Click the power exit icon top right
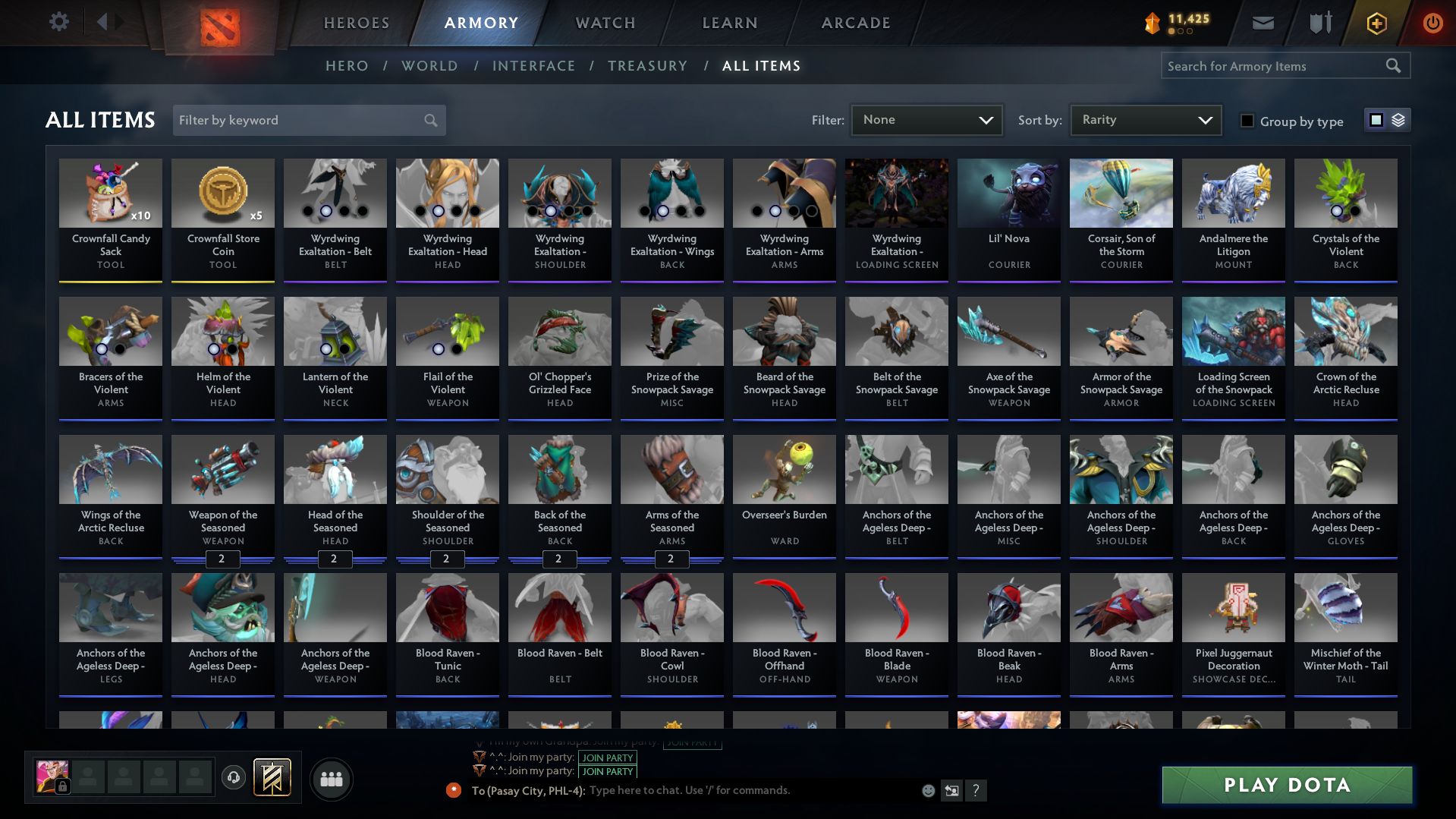 click(x=1432, y=22)
